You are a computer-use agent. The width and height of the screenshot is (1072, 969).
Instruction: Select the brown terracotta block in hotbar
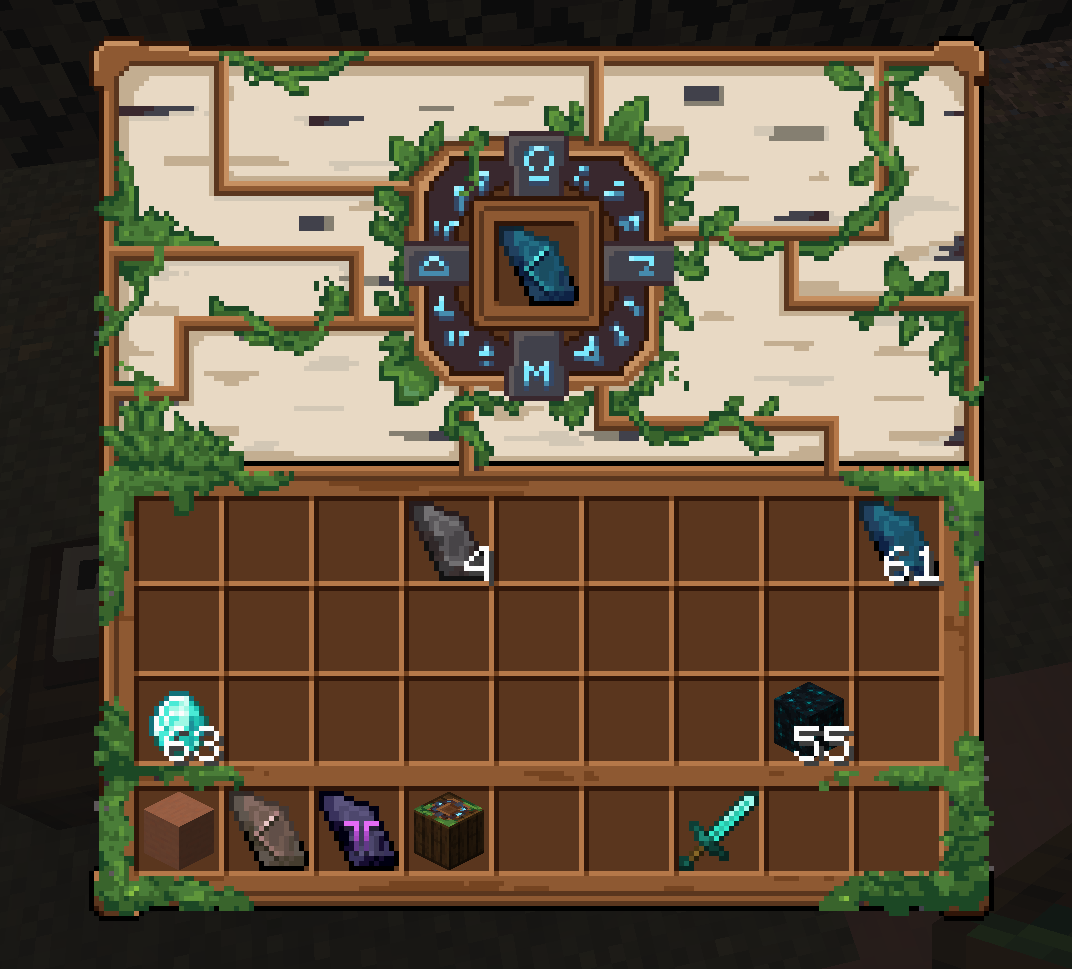pos(178,830)
